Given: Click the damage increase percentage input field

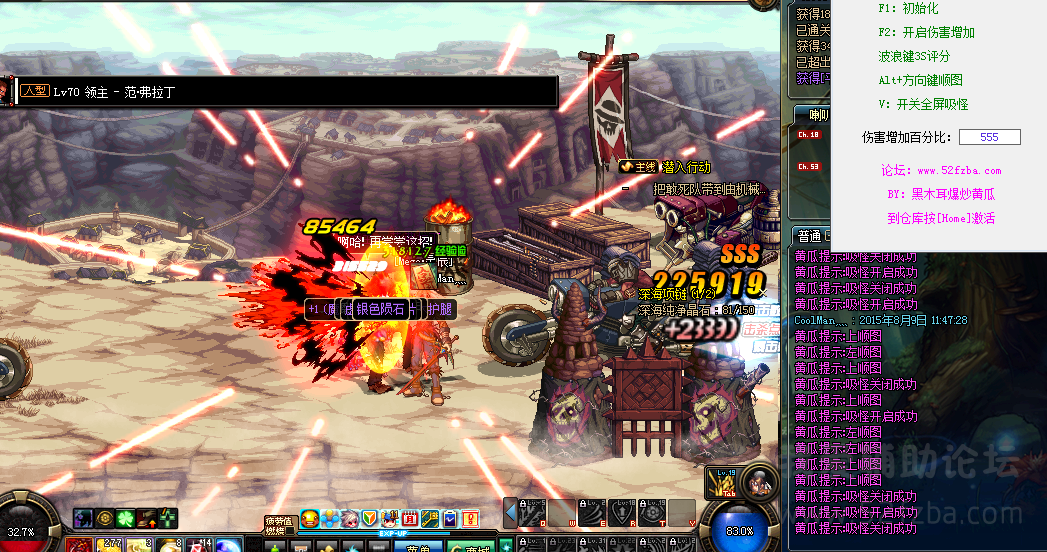Looking at the screenshot, I should point(989,137).
